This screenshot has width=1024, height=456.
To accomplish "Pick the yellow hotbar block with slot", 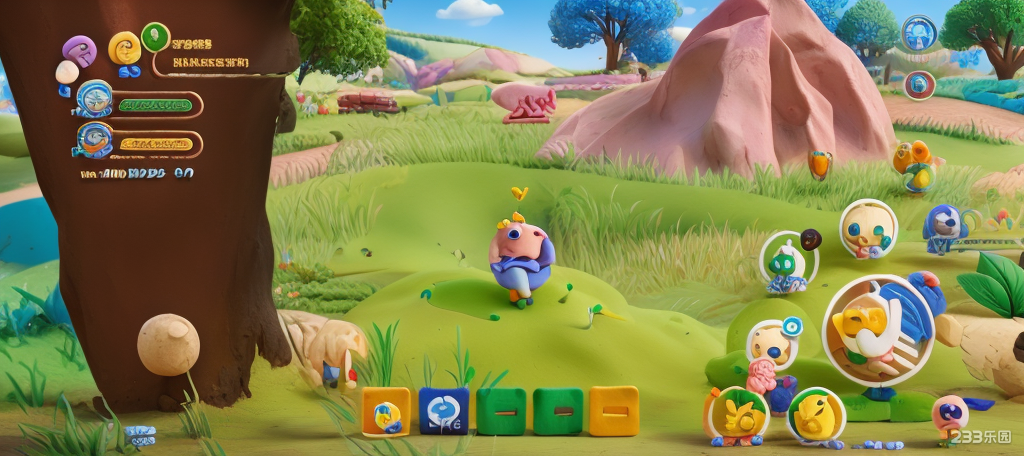I will click(x=613, y=410).
